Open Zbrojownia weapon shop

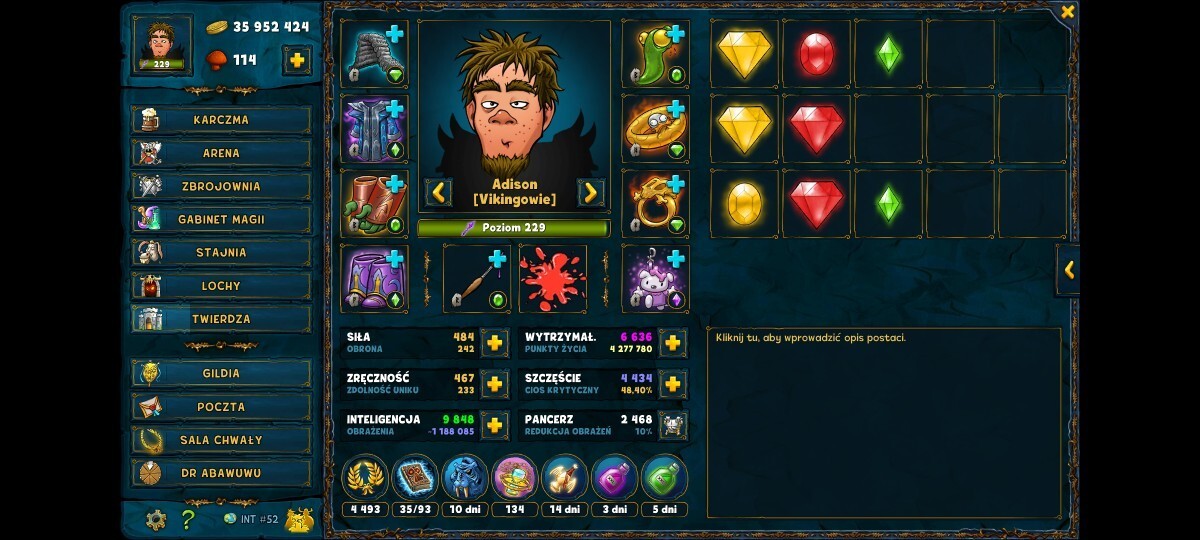coord(221,186)
